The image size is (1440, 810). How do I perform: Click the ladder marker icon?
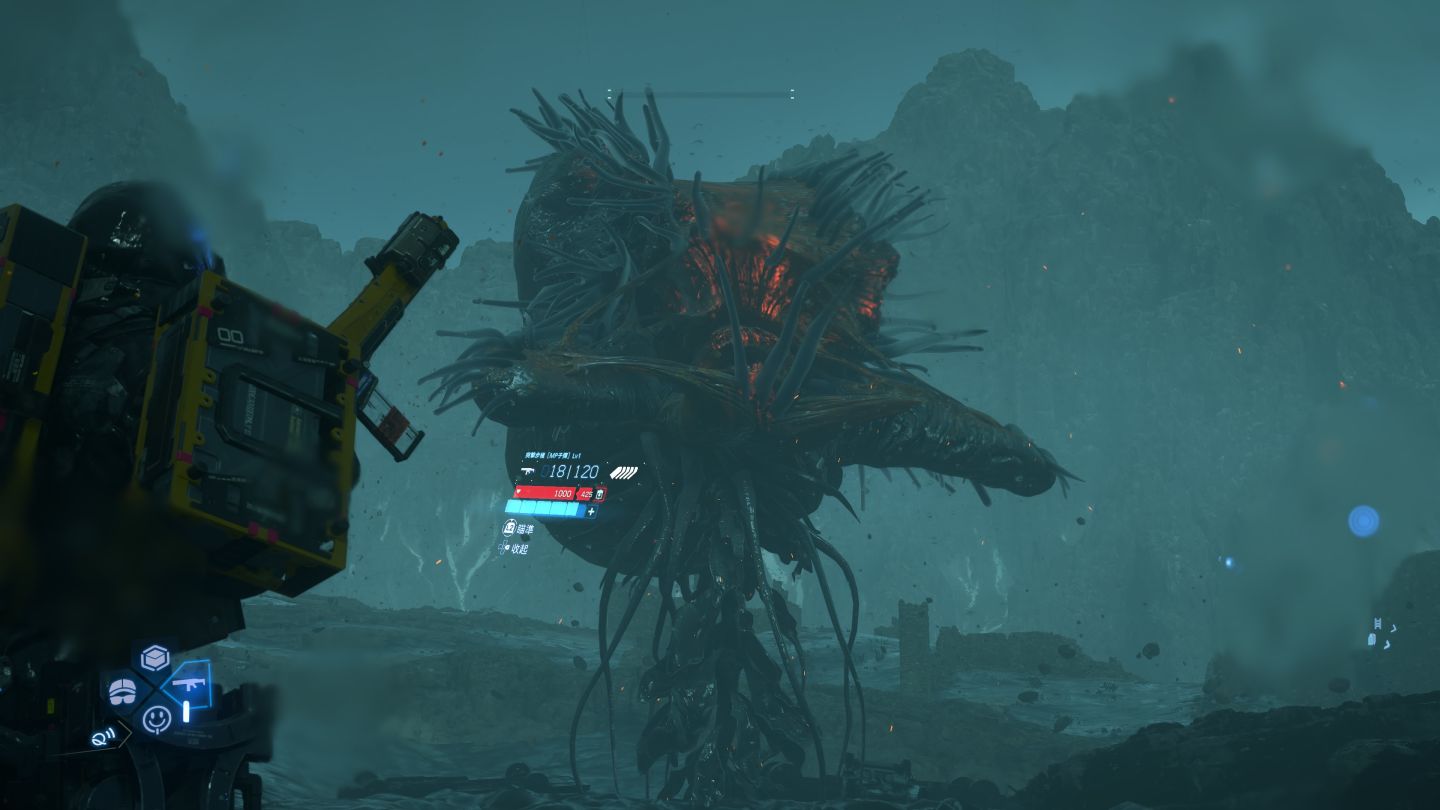point(1379,626)
